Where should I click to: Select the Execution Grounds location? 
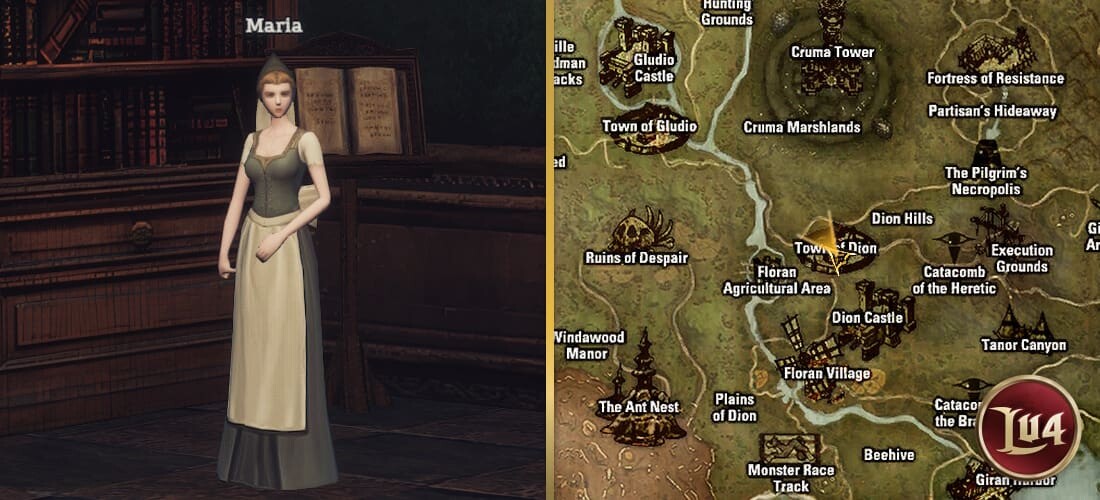tap(1020, 258)
